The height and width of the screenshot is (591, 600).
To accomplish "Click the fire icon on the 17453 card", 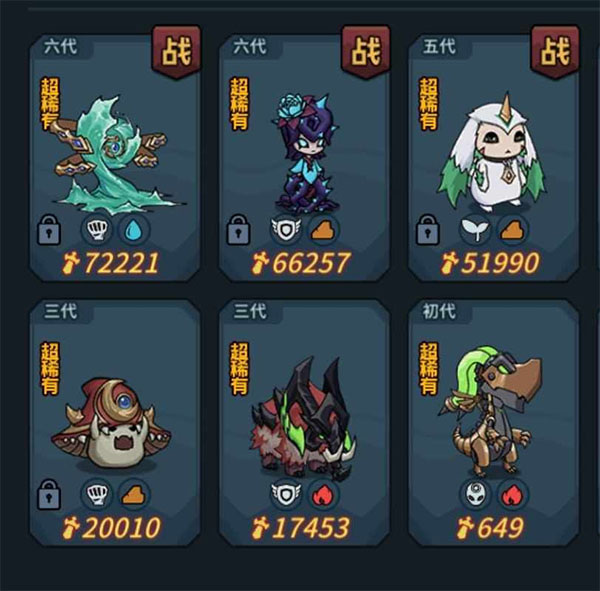I will [323, 494].
